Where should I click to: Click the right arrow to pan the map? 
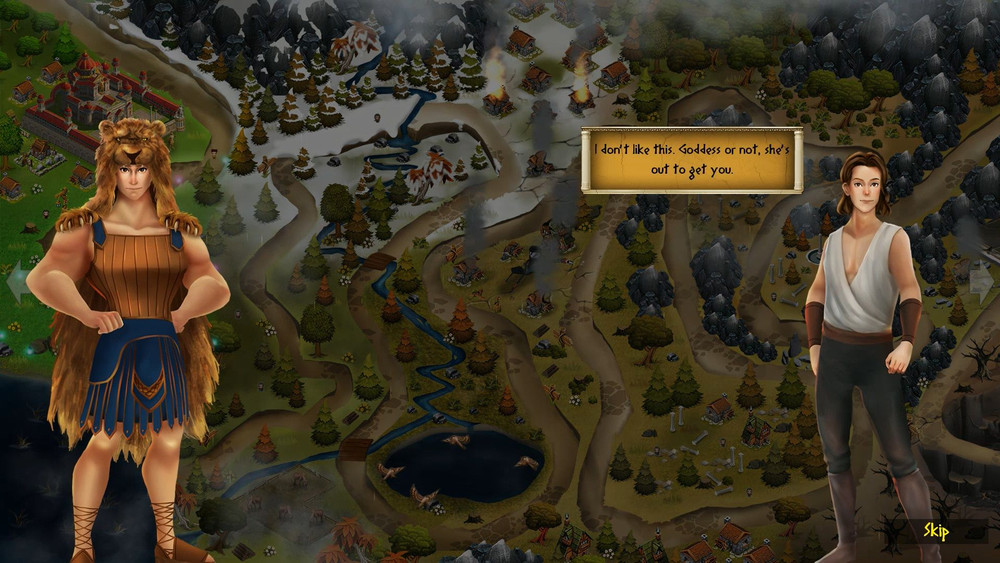point(981,280)
